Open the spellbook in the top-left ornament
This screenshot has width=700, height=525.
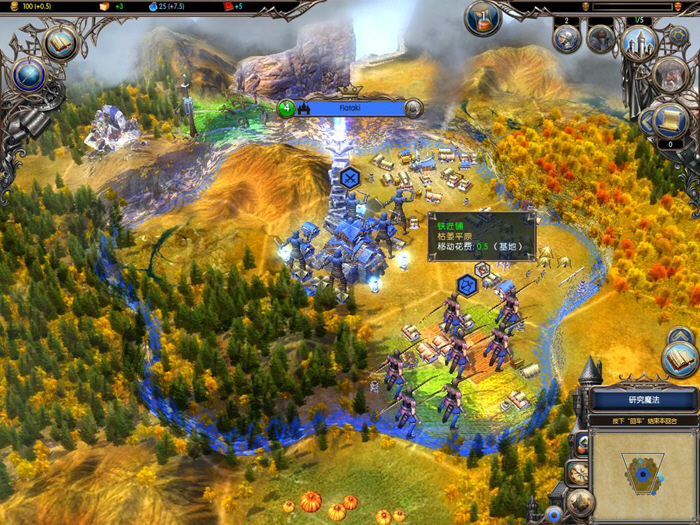tap(60, 43)
